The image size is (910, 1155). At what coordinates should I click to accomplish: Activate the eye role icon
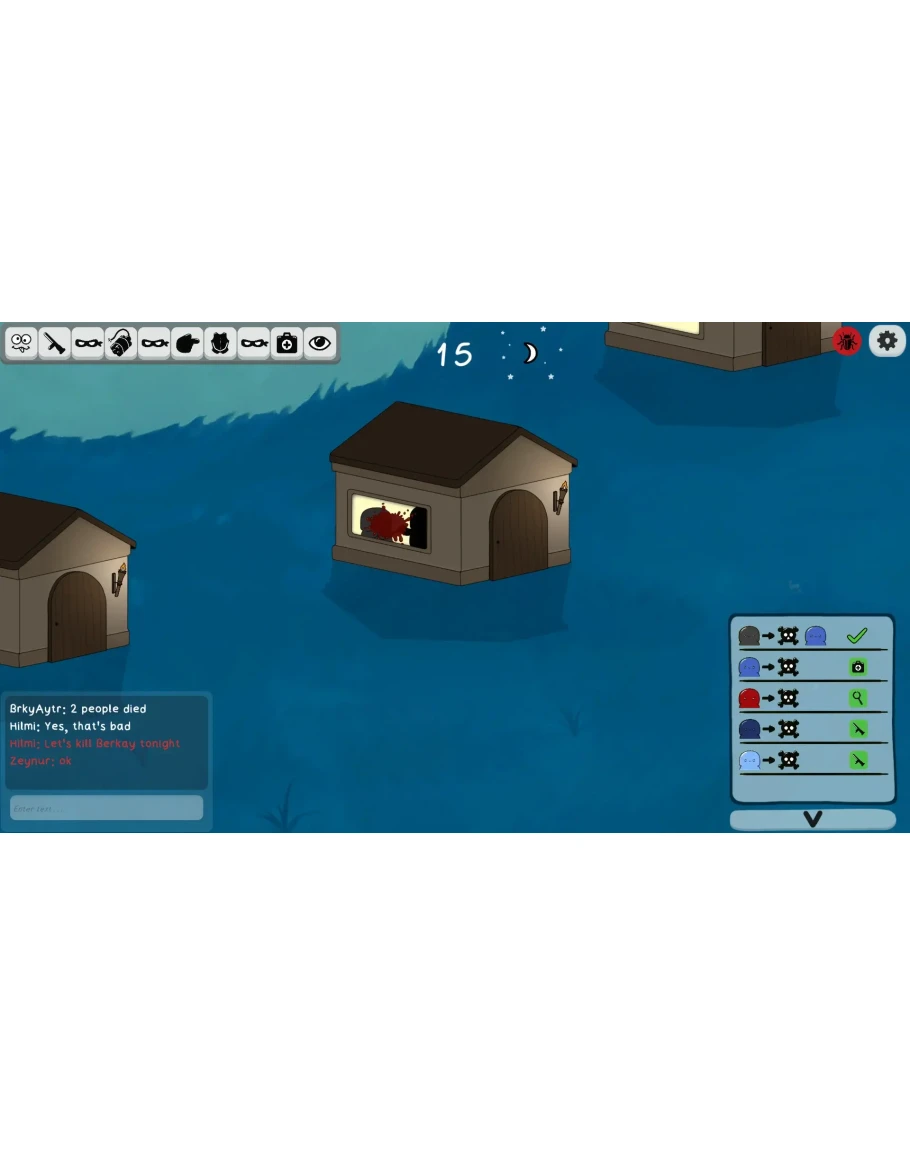(x=320, y=343)
